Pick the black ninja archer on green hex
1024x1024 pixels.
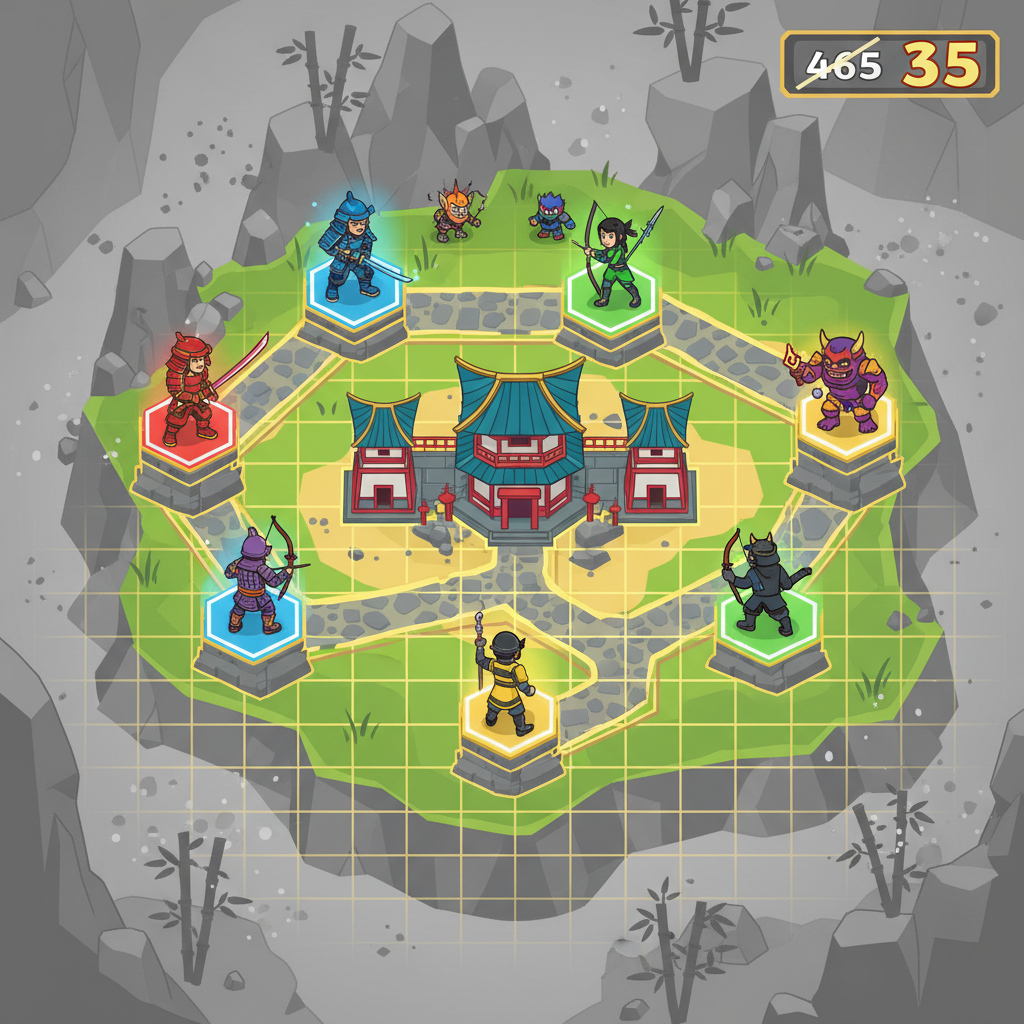point(765,583)
